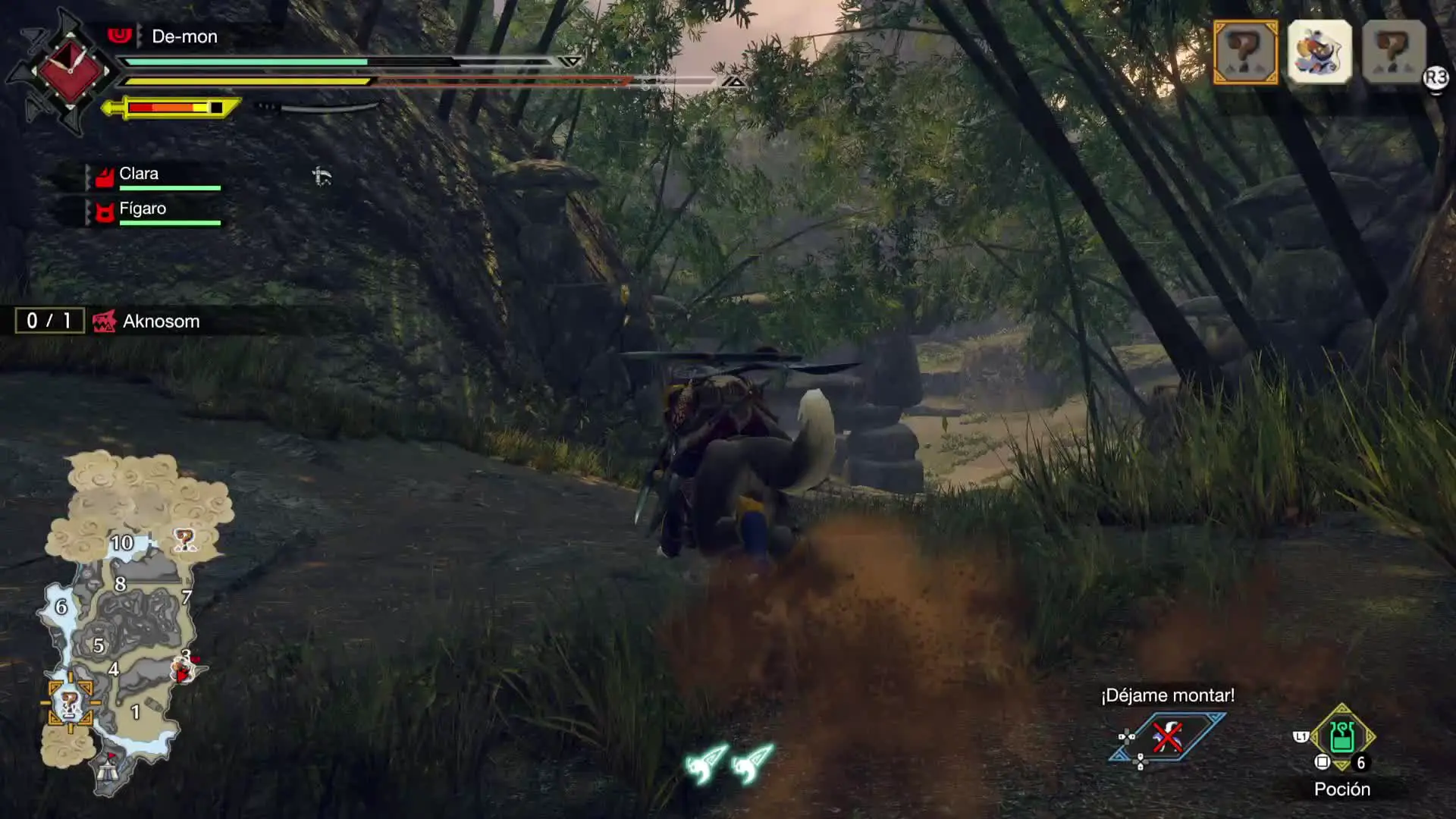Click the Poción item slot
This screenshot has height=819, width=1456.
tap(1341, 738)
